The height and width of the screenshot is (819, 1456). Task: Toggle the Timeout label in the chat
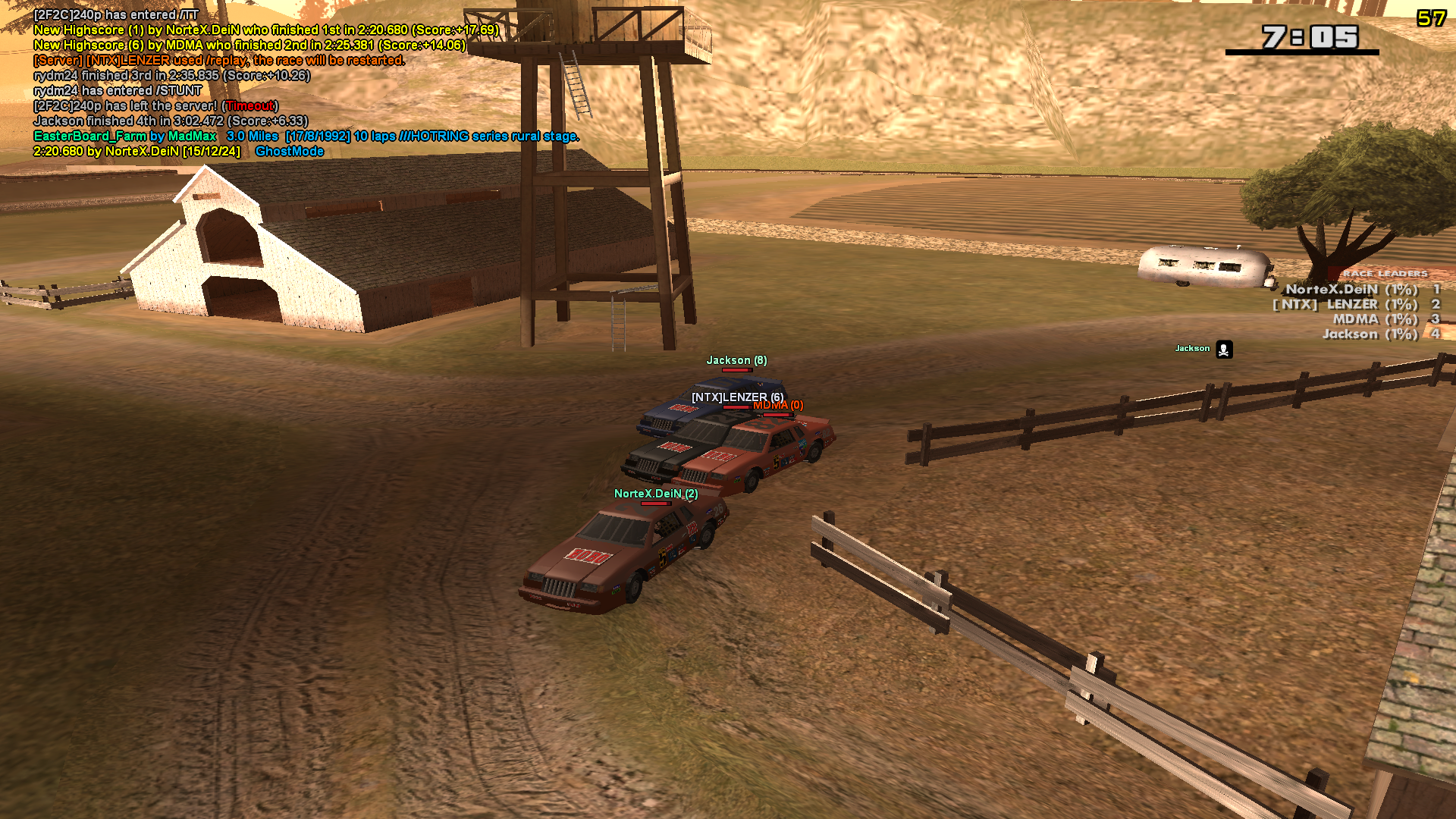250,106
